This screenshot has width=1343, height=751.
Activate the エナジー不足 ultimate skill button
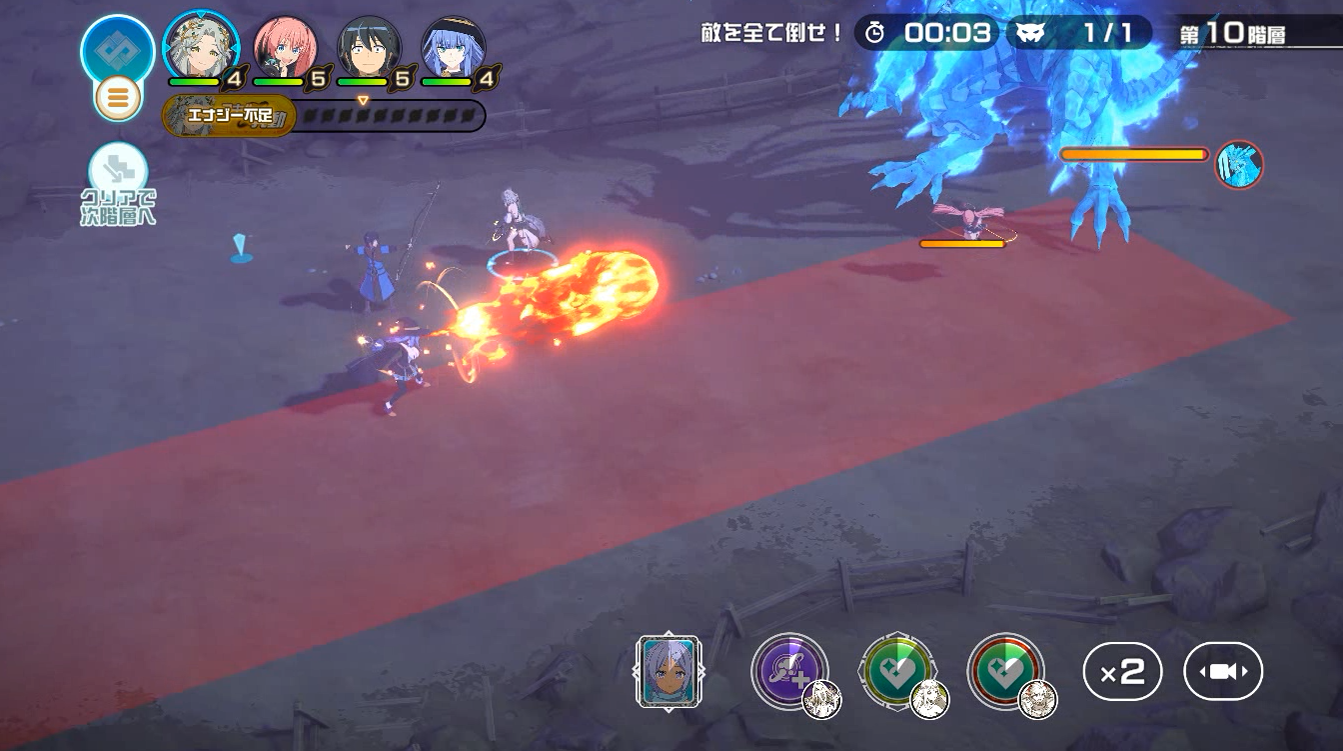point(230,116)
